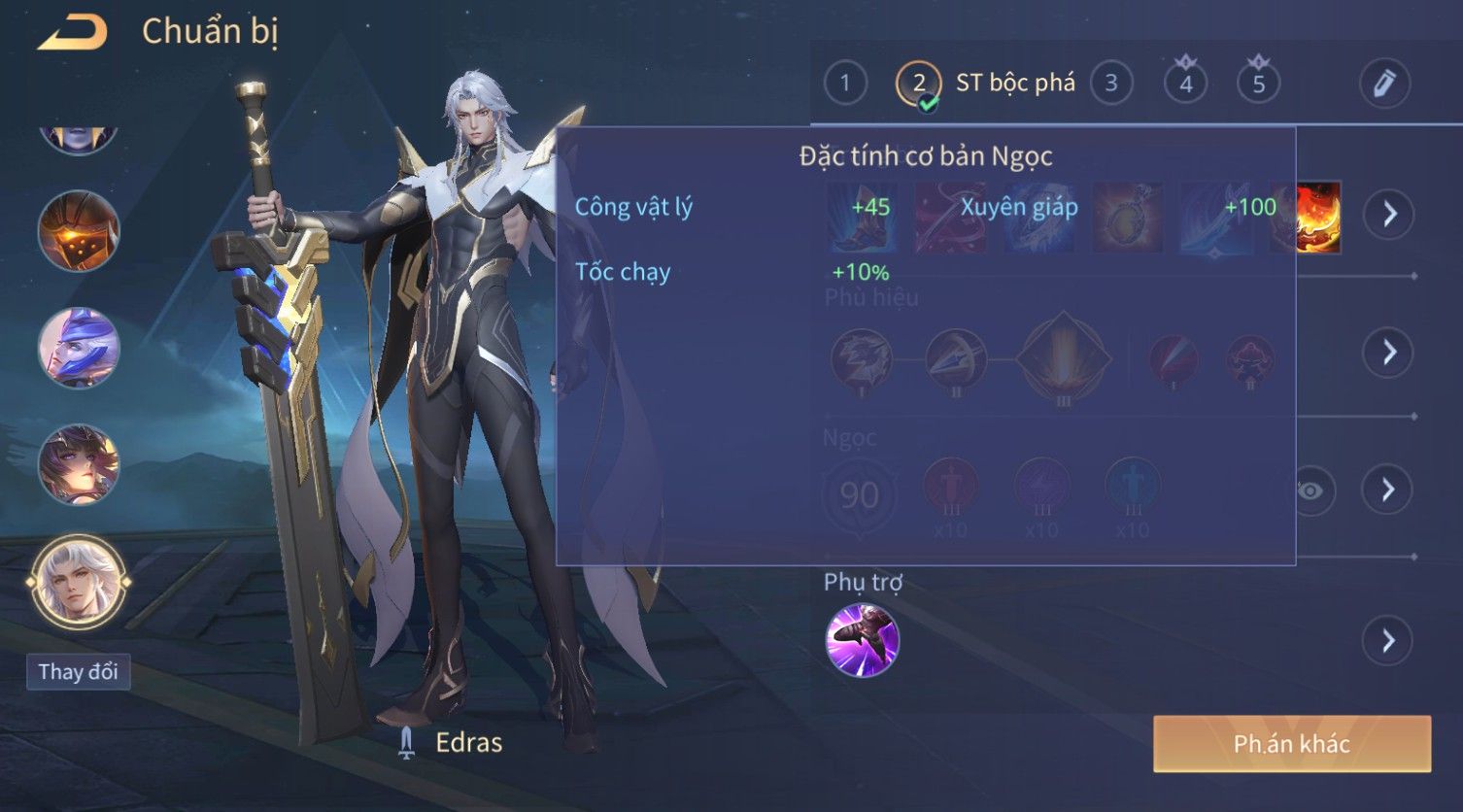Open loadout preset 5
1463x812 pixels.
(x=1258, y=84)
